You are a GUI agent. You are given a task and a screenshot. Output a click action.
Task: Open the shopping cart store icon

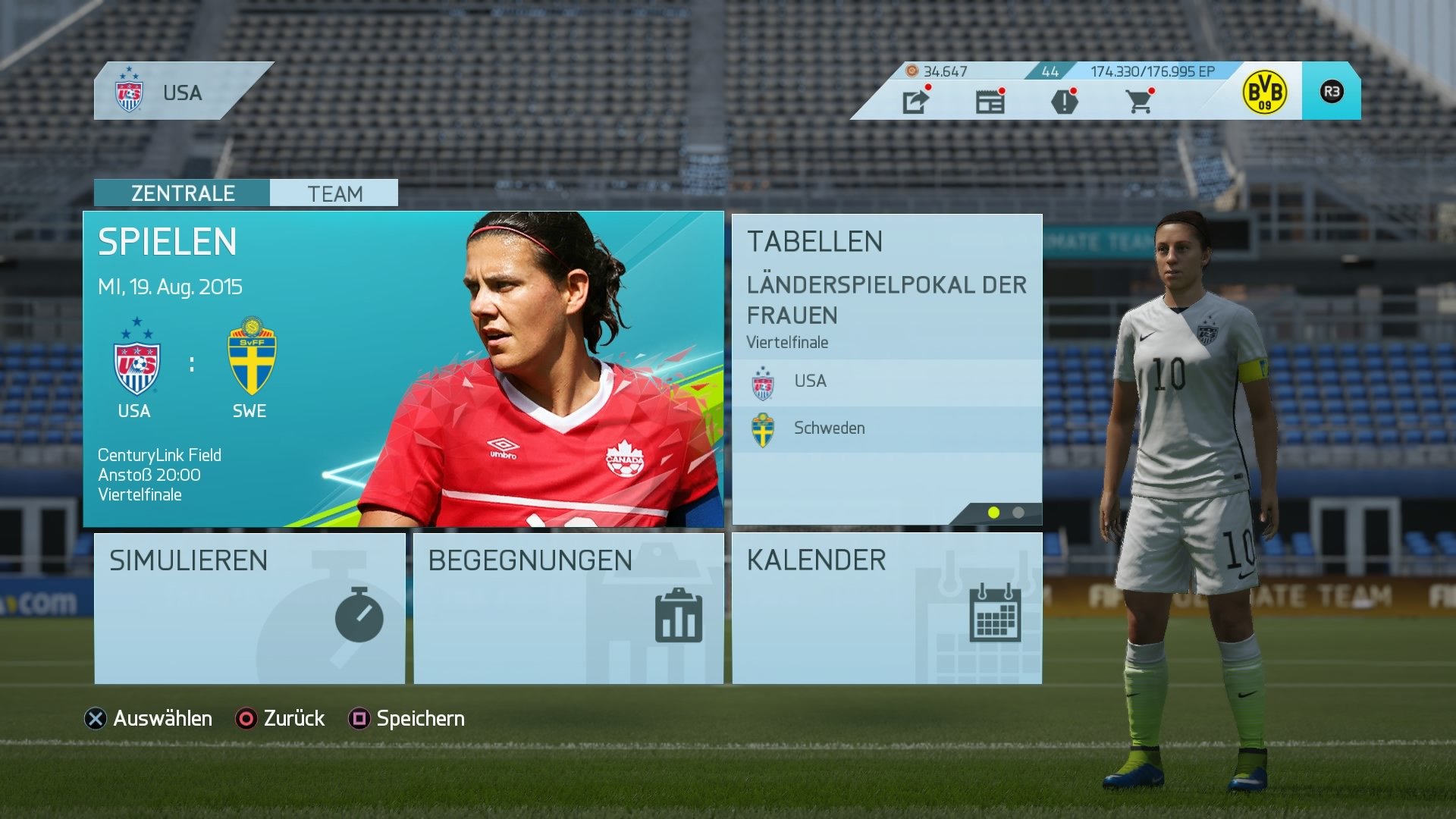[1139, 102]
